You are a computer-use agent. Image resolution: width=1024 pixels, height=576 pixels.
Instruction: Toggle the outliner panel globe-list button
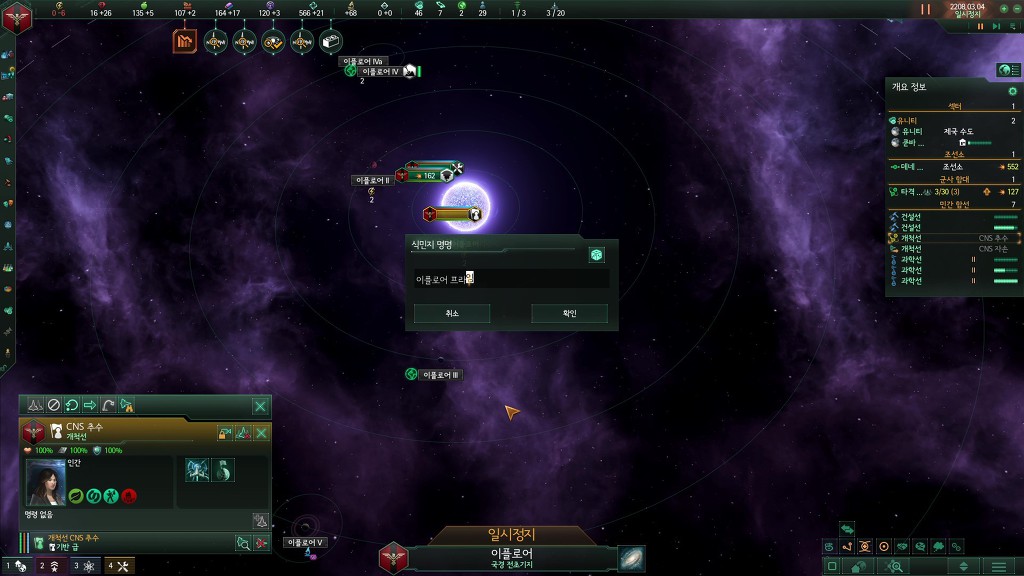[1006, 70]
